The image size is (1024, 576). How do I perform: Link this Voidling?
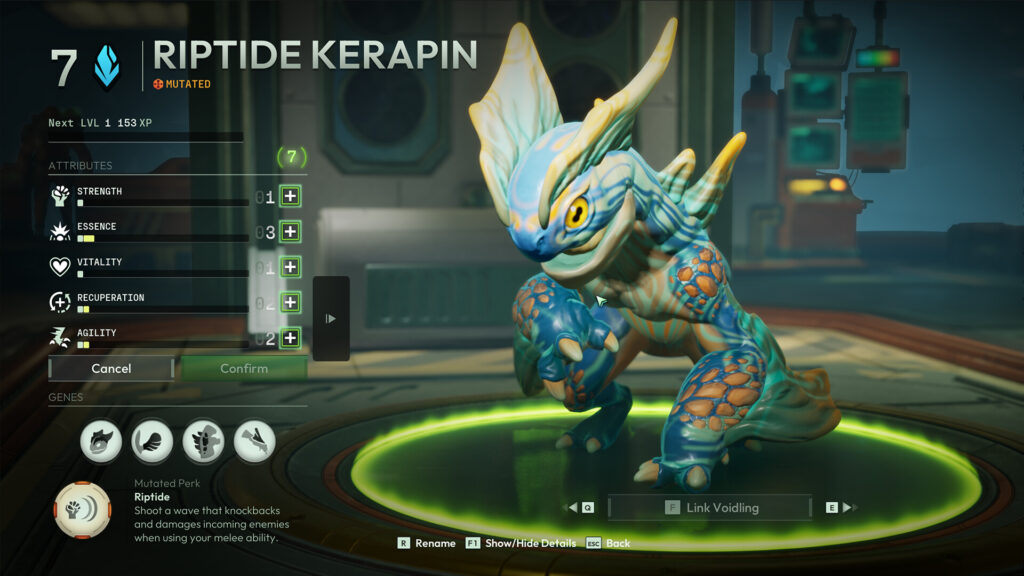pyautogui.click(x=710, y=507)
